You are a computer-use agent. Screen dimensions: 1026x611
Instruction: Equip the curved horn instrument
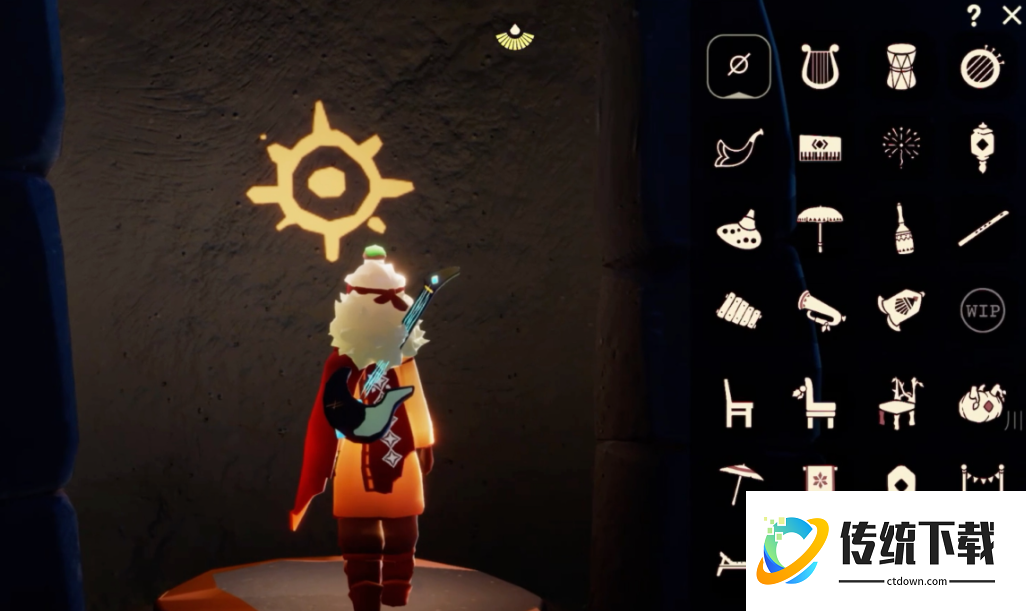point(738,148)
